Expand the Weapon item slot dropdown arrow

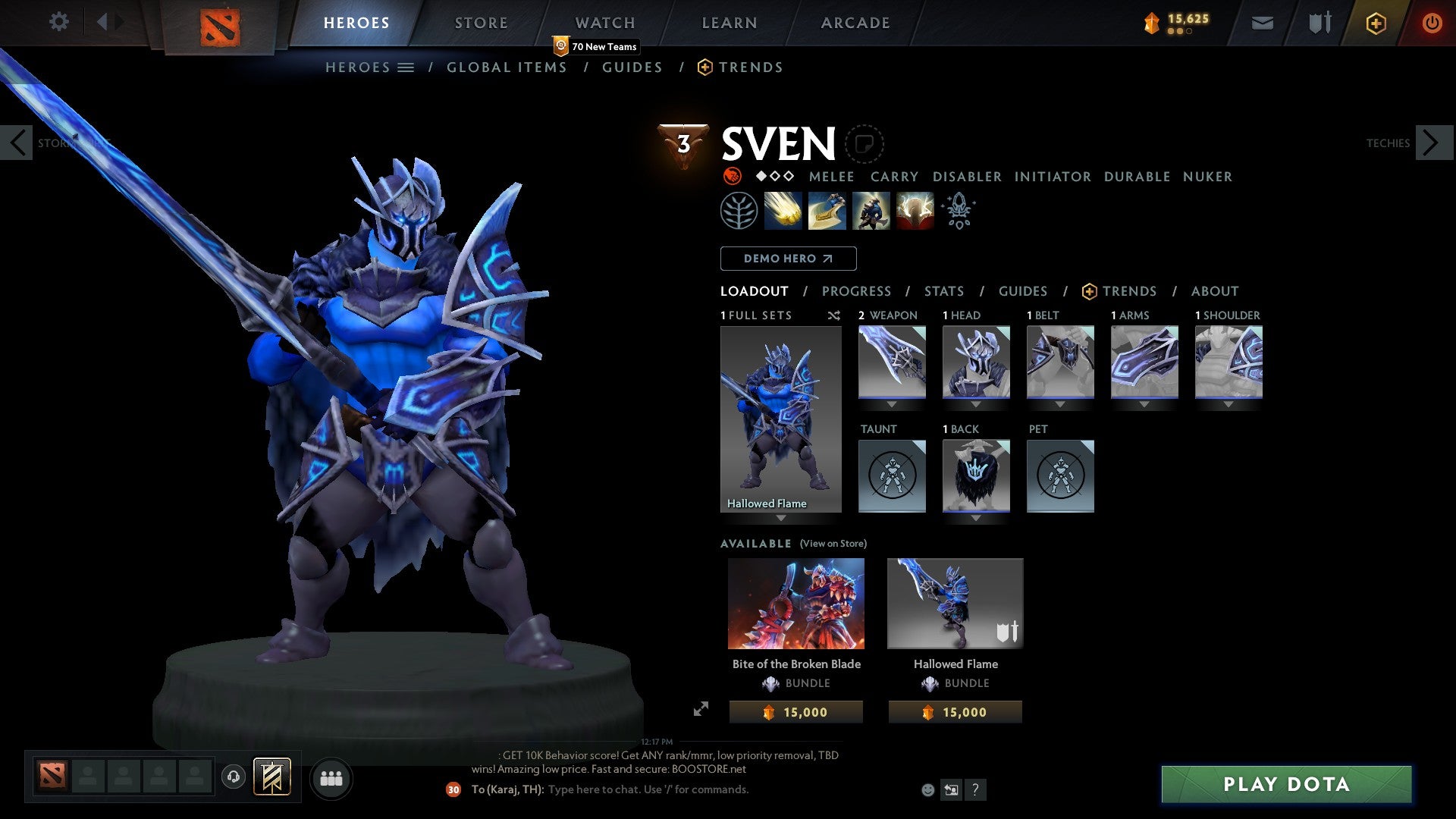coord(892,404)
